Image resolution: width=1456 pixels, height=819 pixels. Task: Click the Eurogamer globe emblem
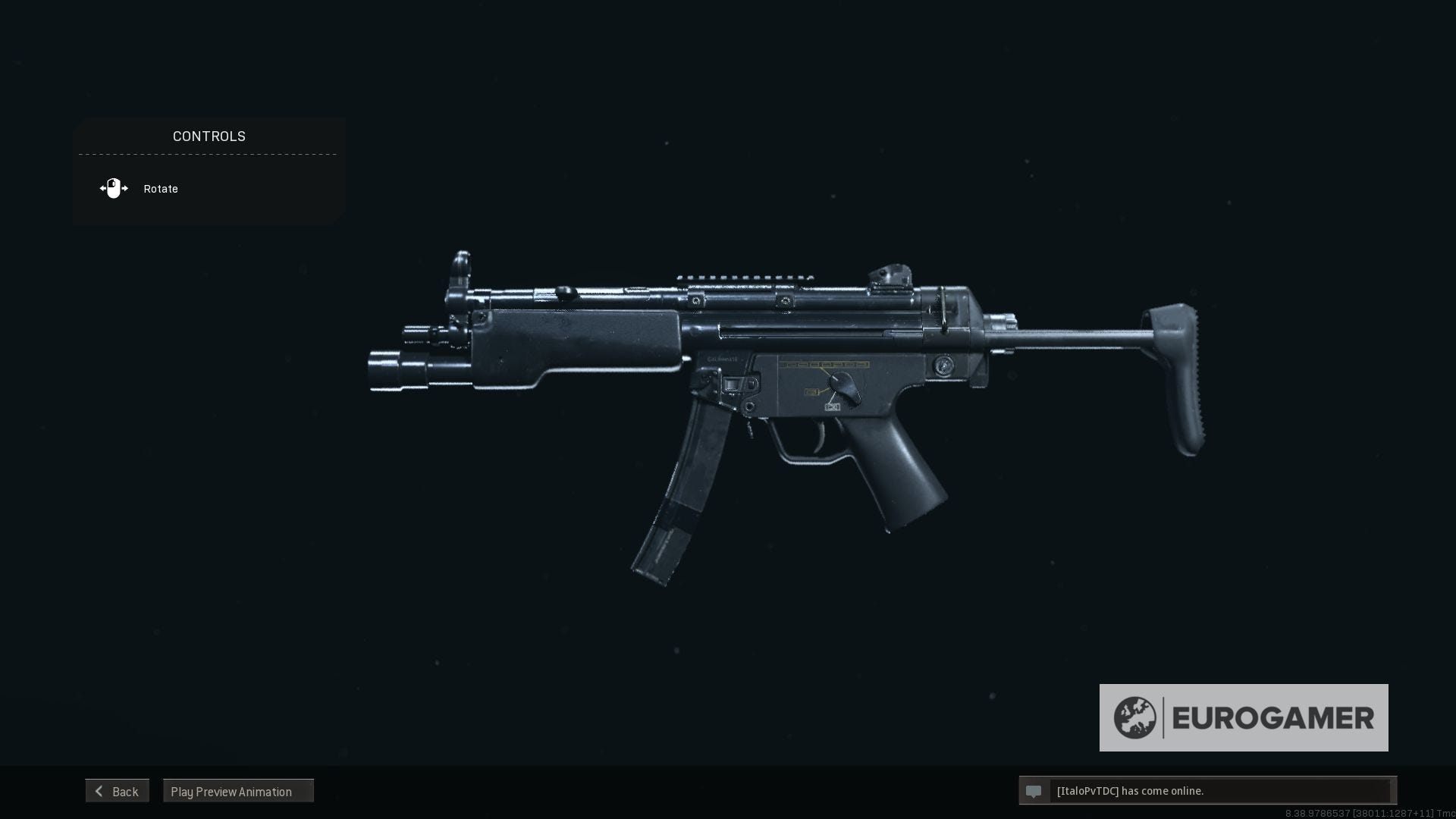1135,717
